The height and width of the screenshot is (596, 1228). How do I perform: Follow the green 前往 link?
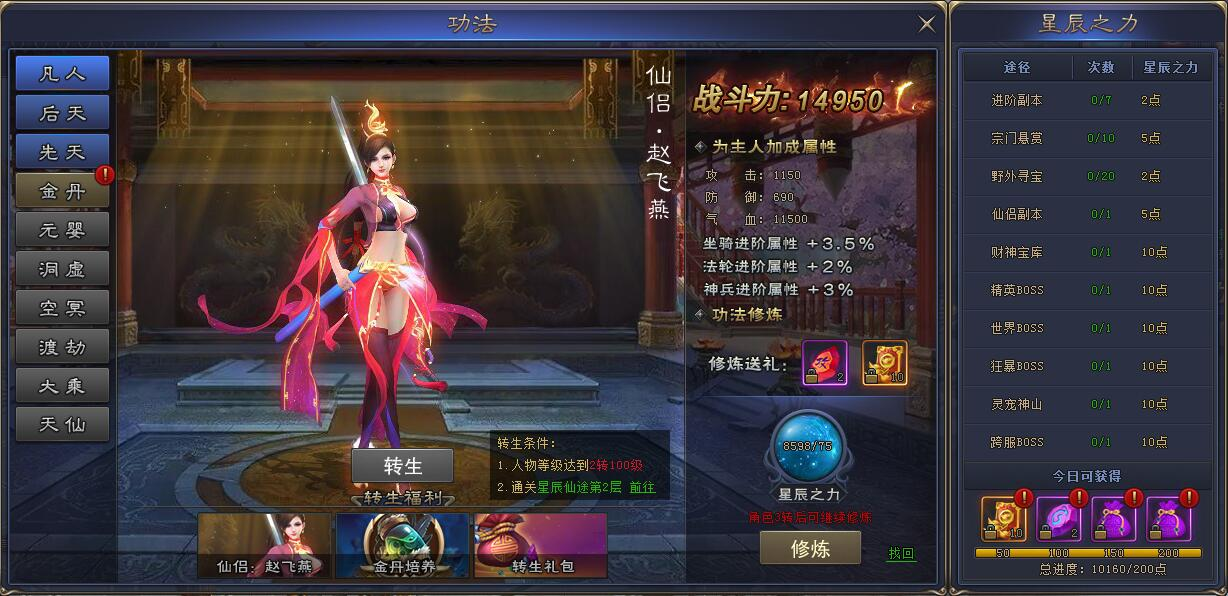[642, 488]
